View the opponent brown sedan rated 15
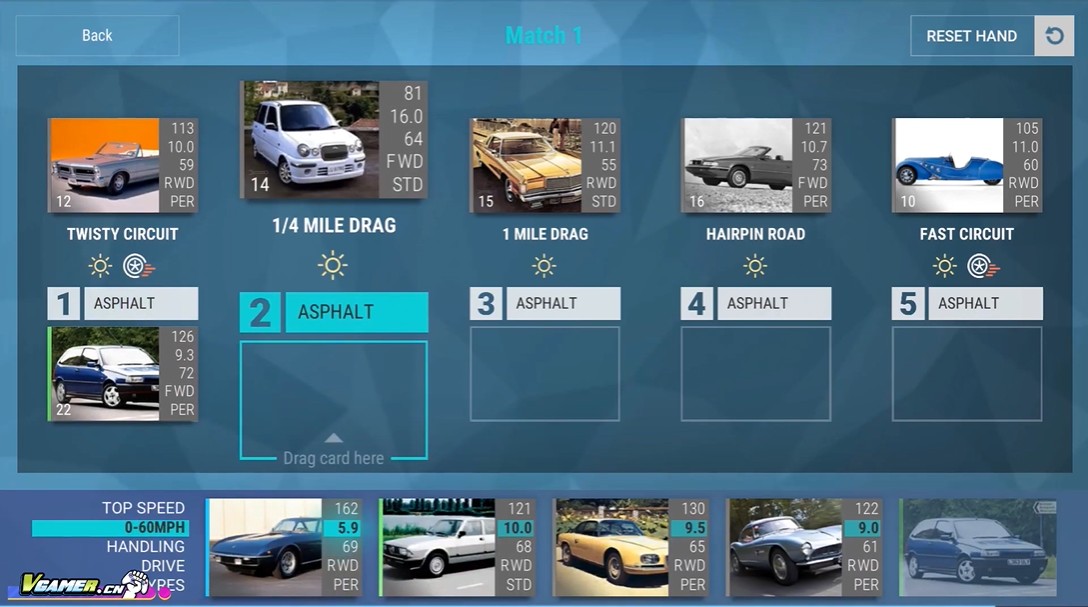The width and height of the screenshot is (1088, 607). pyautogui.click(x=545, y=165)
